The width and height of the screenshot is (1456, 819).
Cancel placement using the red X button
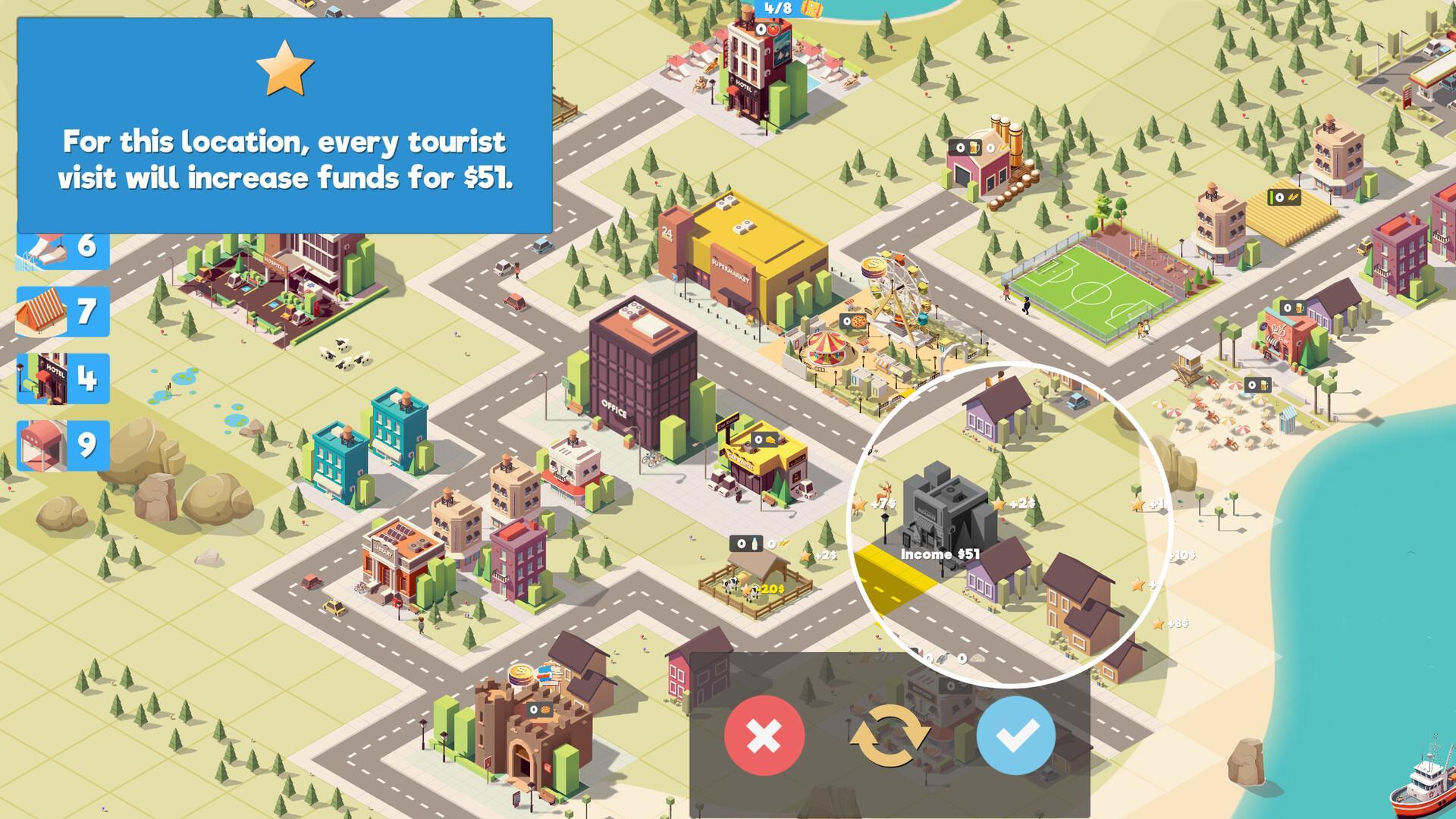coord(764,736)
